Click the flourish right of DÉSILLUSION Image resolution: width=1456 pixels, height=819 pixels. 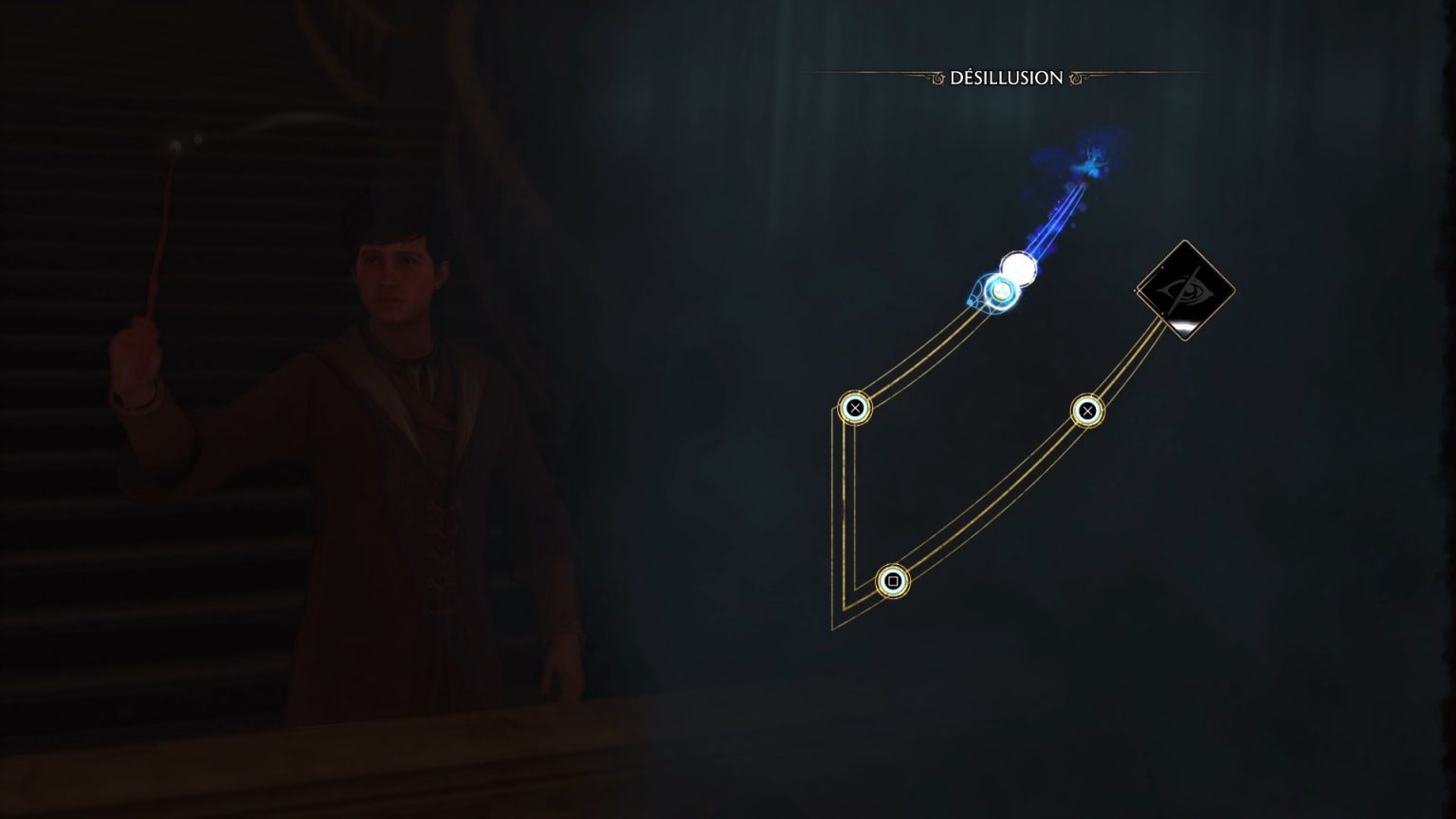click(1077, 79)
